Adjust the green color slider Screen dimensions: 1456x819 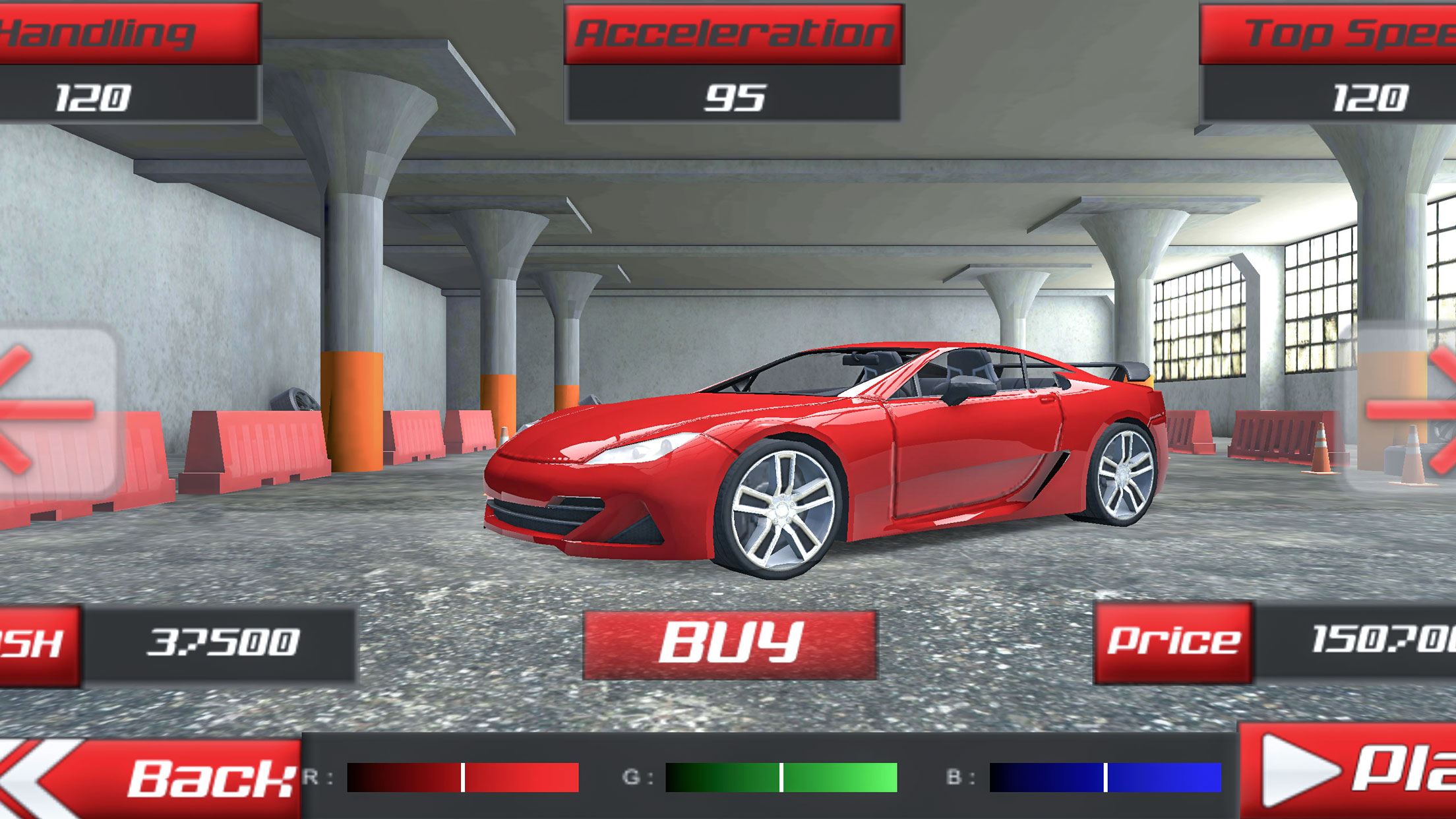(x=781, y=777)
